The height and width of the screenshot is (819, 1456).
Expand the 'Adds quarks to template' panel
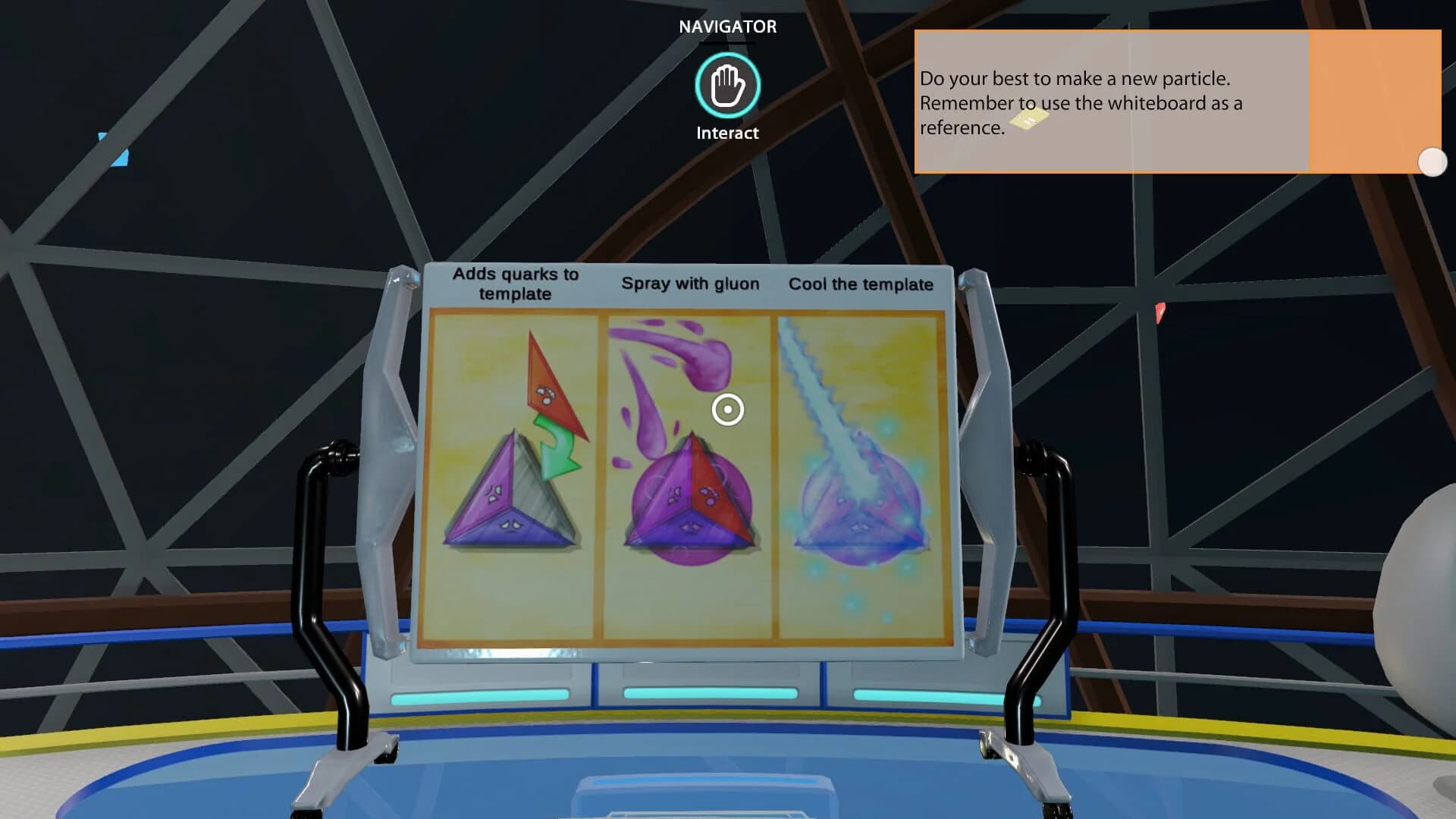(516, 284)
